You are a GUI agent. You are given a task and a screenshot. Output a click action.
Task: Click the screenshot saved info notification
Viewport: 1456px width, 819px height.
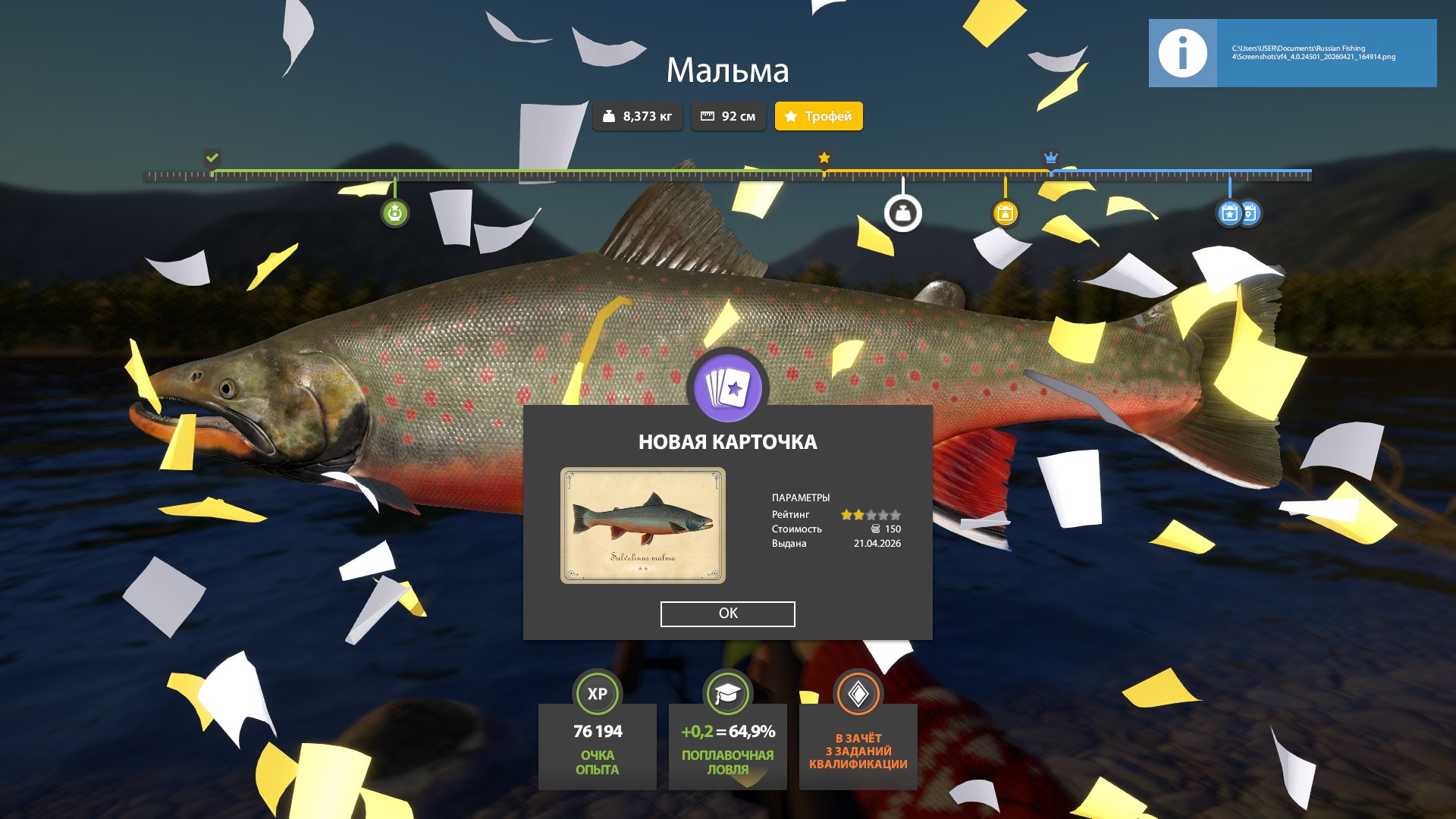point(1292,53)
